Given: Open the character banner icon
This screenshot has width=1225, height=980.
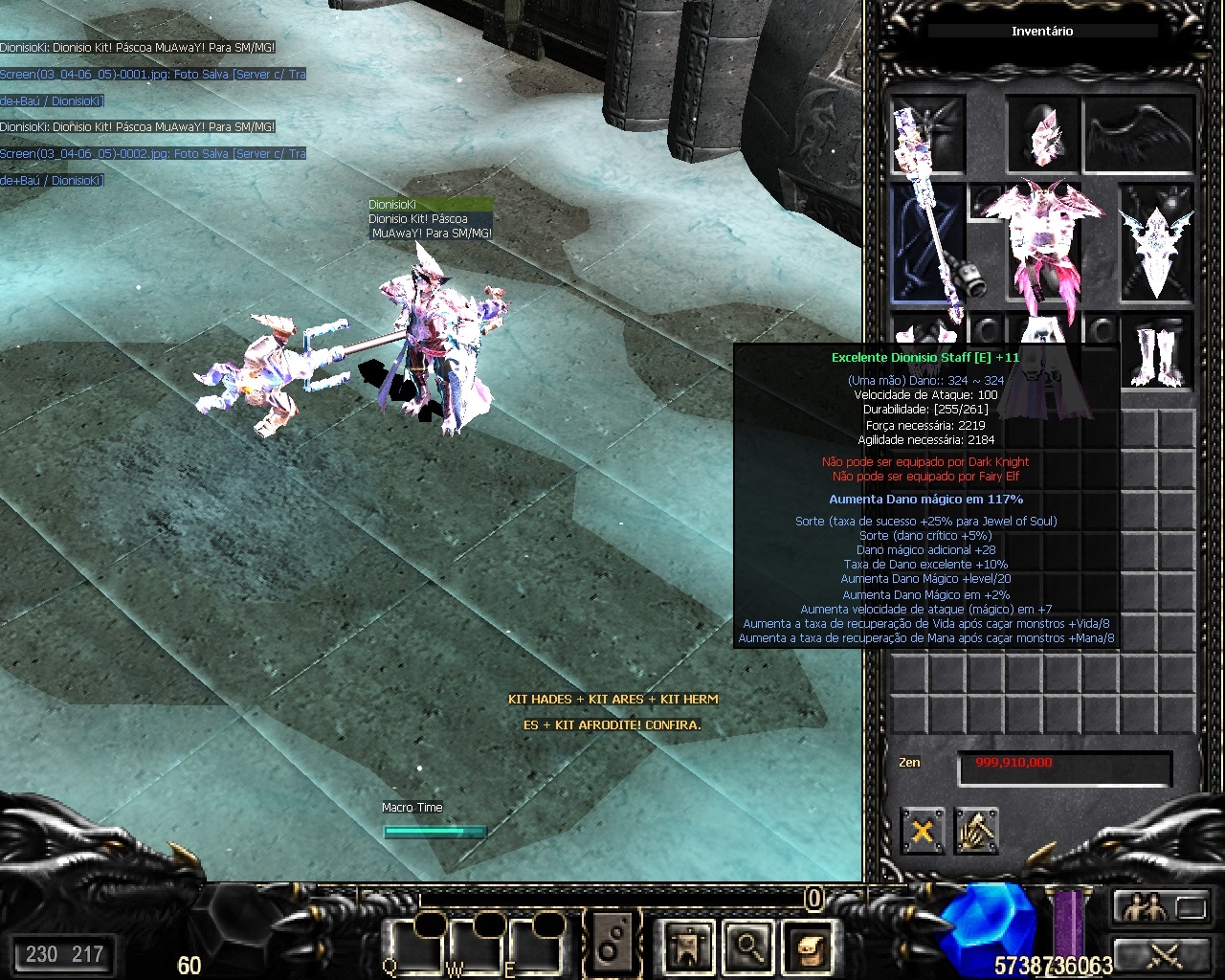Looking at the screenshot, I should (687, 947).
